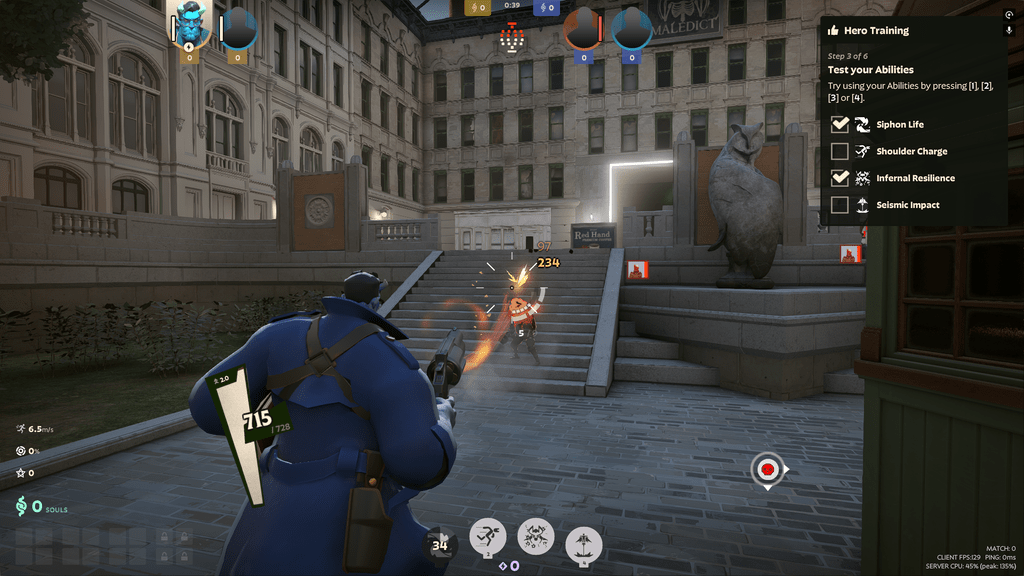Activate the Infernal Resilience ability icon
Viewport: 1024px width, 576px height.
tap(536, 535)
